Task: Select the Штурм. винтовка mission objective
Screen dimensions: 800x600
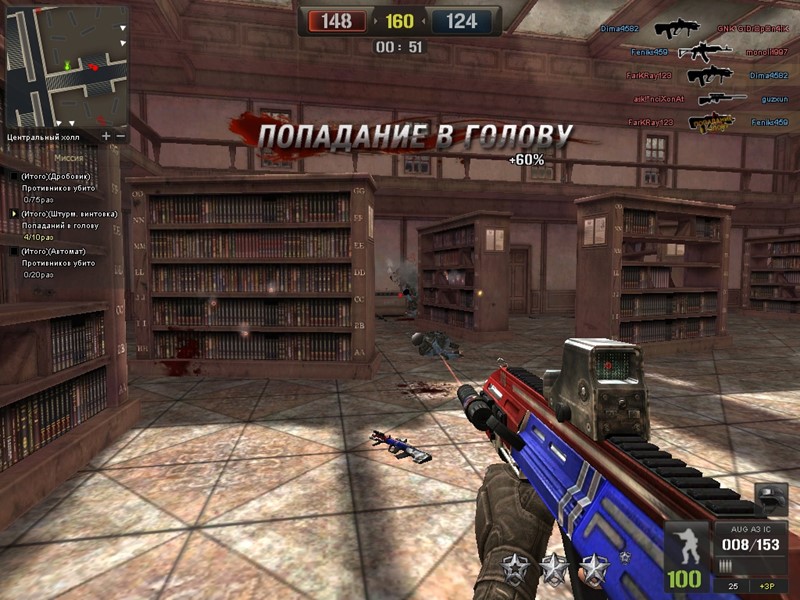Action: point(68,214)
